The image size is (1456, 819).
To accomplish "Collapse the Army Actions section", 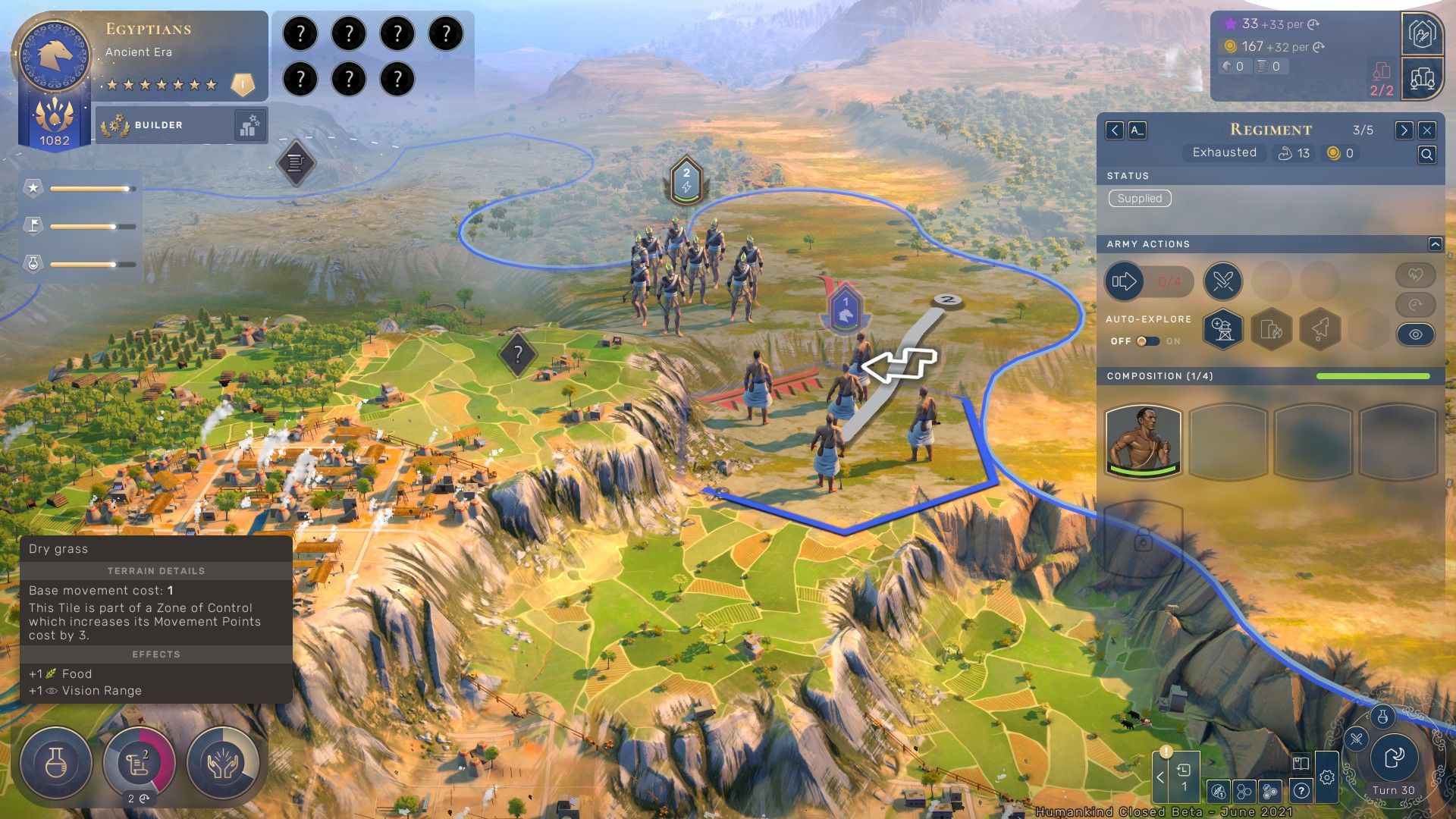I will pyautogui.click(x=1435, y=244).
